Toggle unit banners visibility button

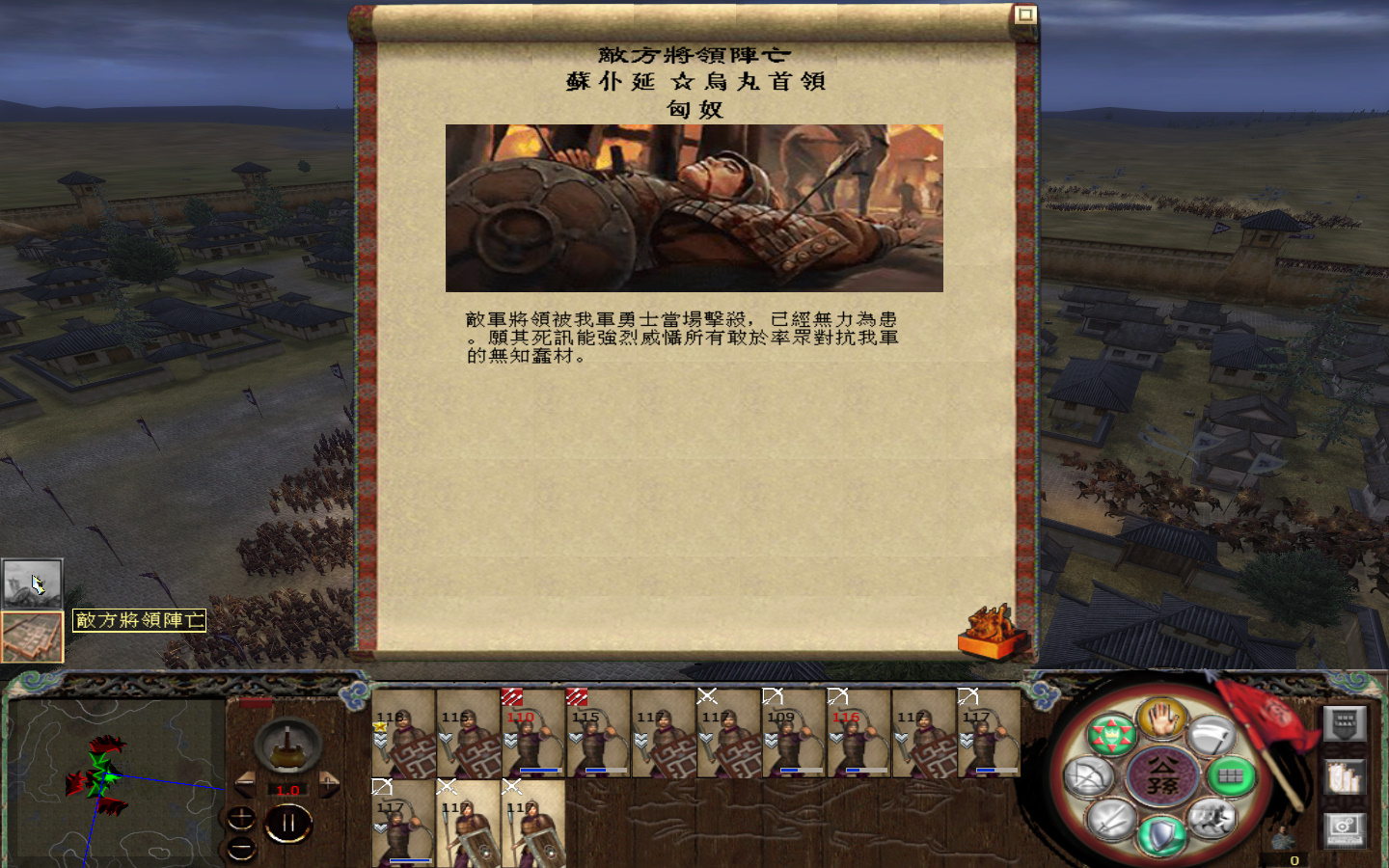[1345, 724]
